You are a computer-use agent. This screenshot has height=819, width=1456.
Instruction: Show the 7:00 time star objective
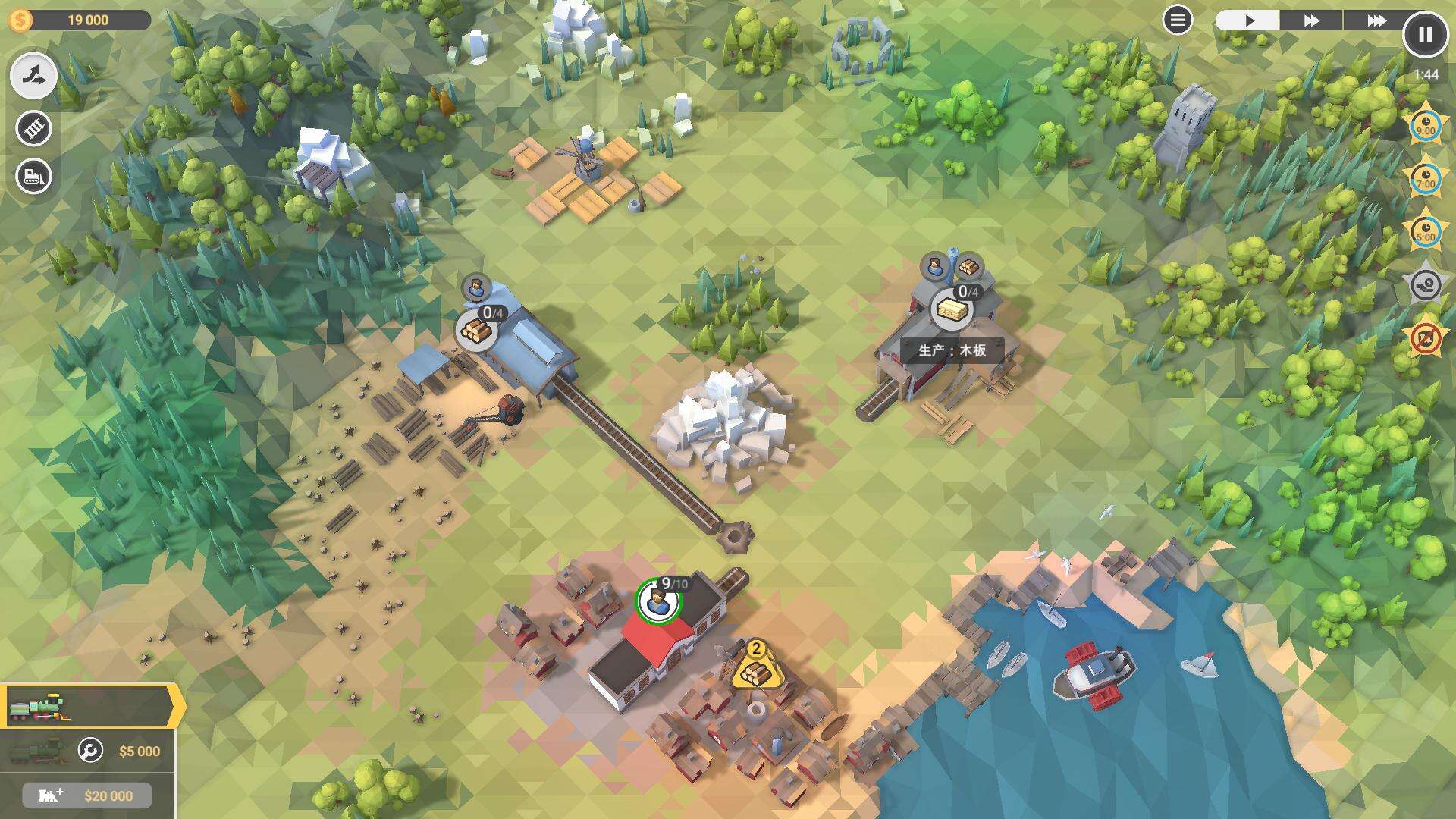pyautogui.click(x=1426, y=180)
